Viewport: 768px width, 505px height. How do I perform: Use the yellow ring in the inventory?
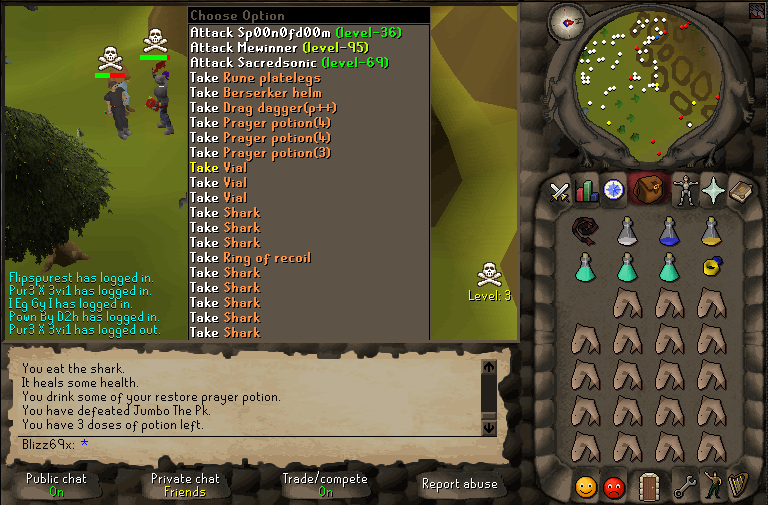[712, 266]
